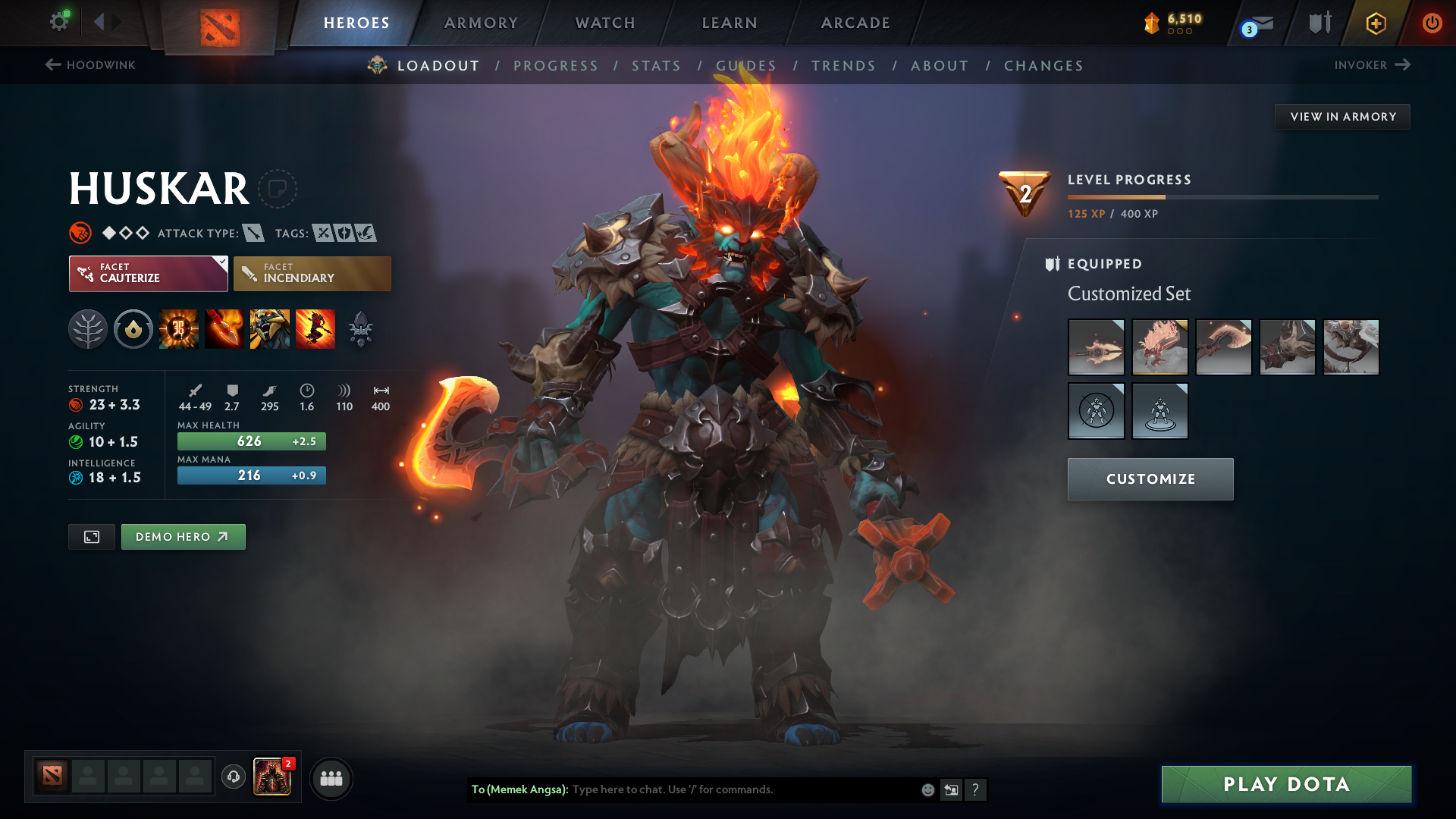Go to previous hero Hoodwink

(x=90, y=65)
